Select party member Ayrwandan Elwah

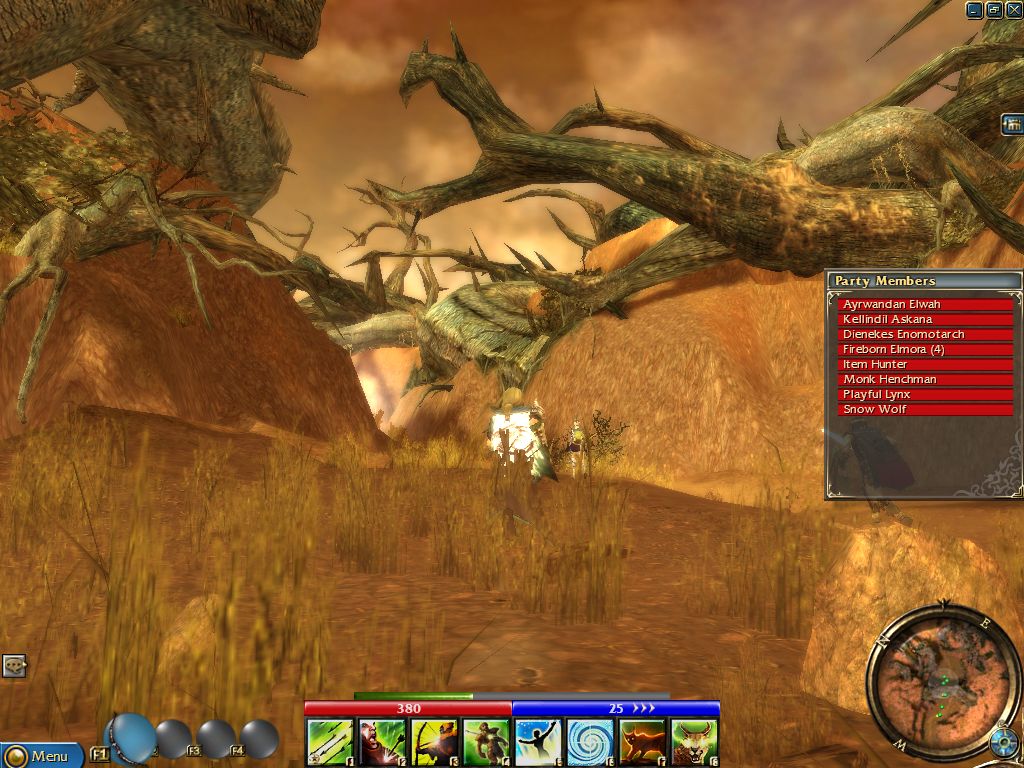[x=925, y=304]
